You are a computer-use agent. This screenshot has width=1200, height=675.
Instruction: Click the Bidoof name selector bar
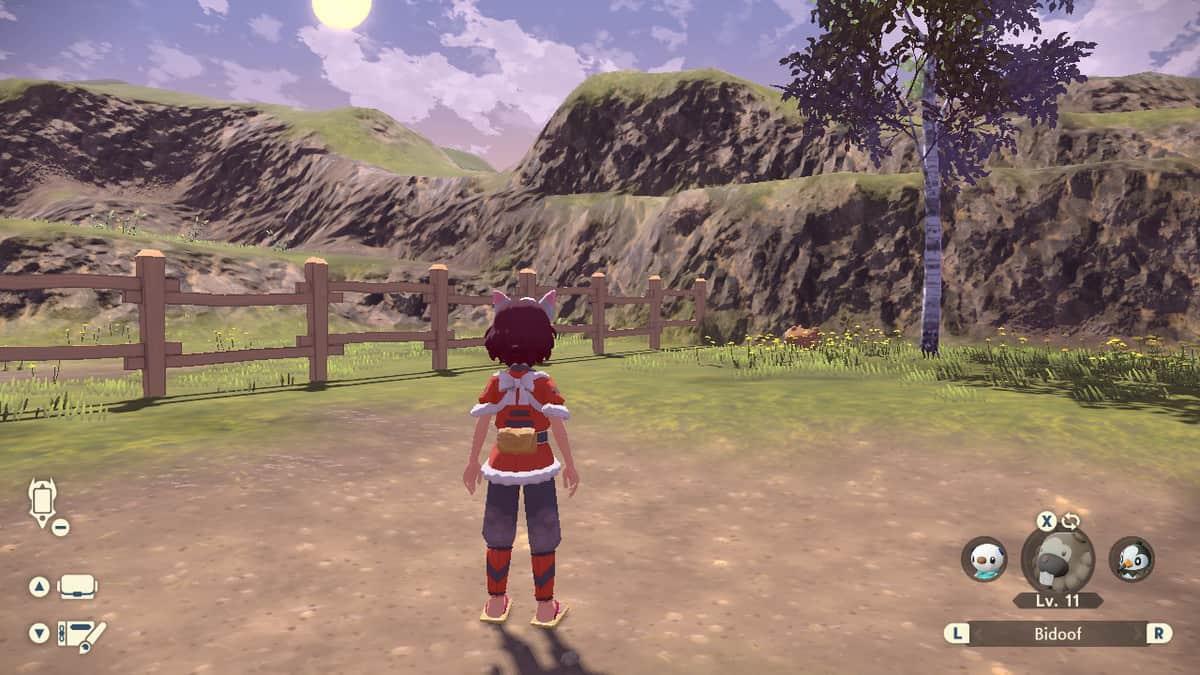pos(1058,633)
